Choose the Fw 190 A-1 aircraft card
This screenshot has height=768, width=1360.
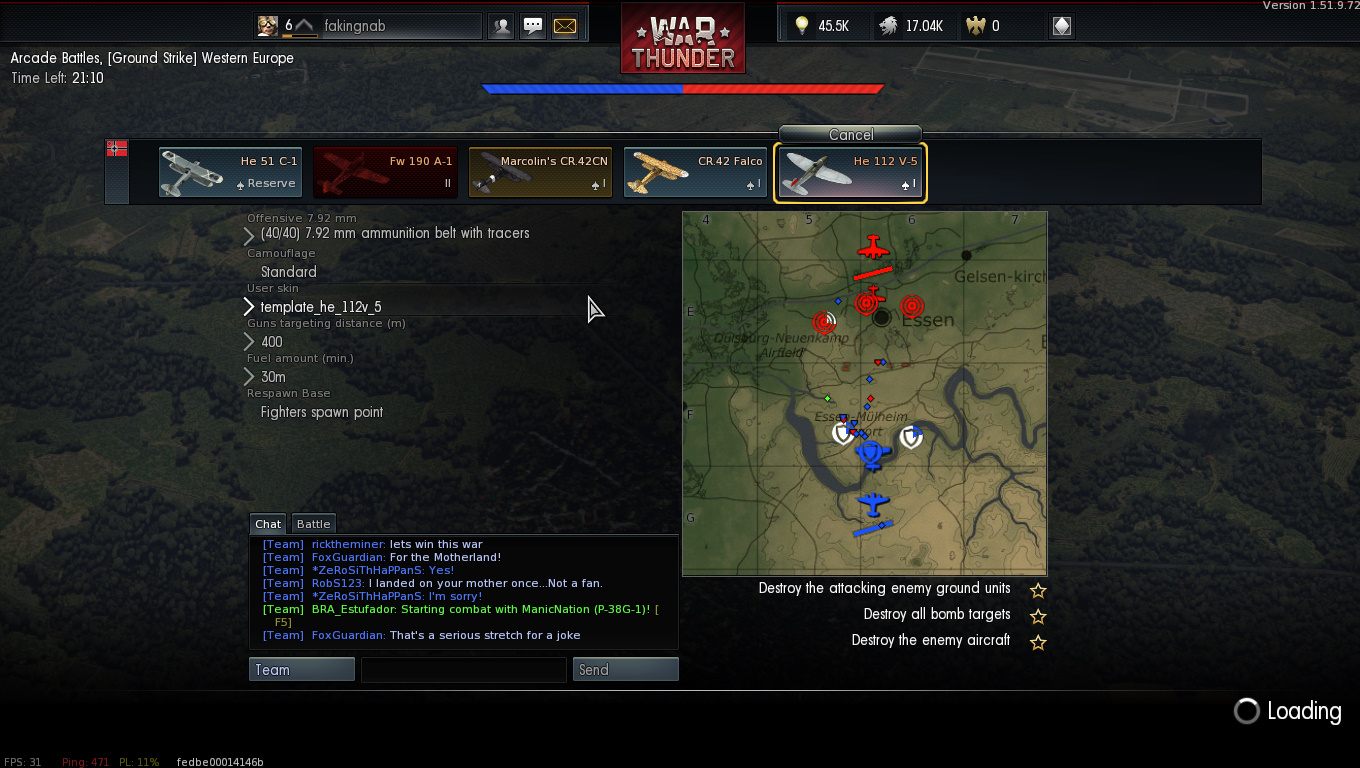point(385,173)
